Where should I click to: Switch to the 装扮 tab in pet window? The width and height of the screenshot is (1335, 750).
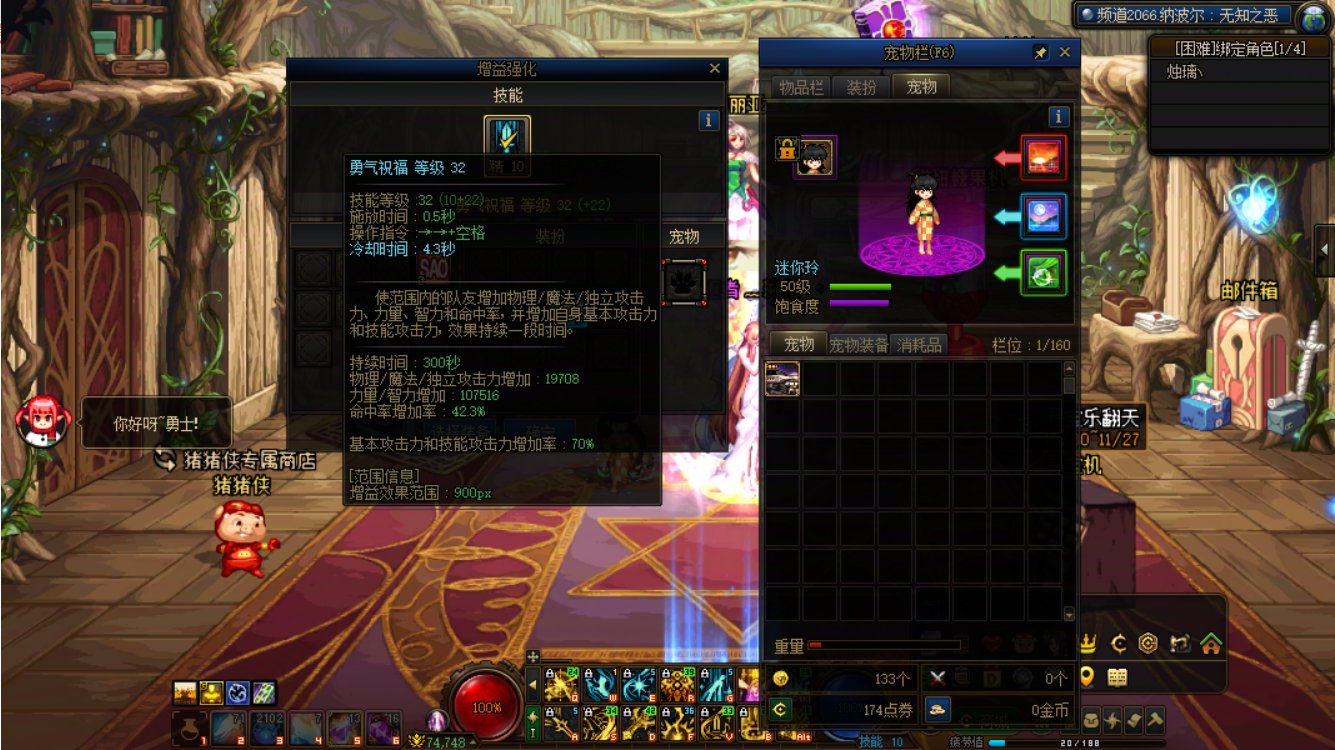coord(862,87)
